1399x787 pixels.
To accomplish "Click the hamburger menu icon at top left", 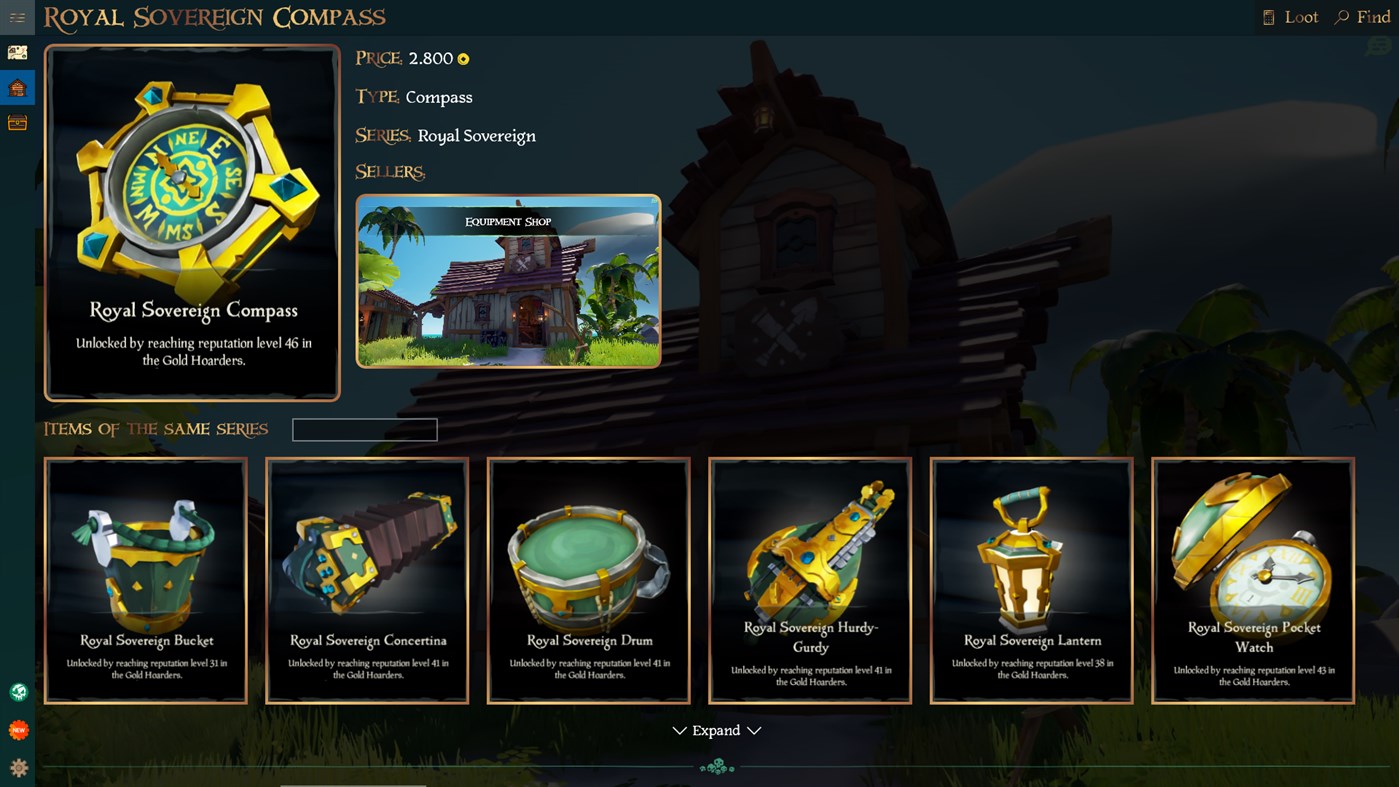I will coord(17,17).
